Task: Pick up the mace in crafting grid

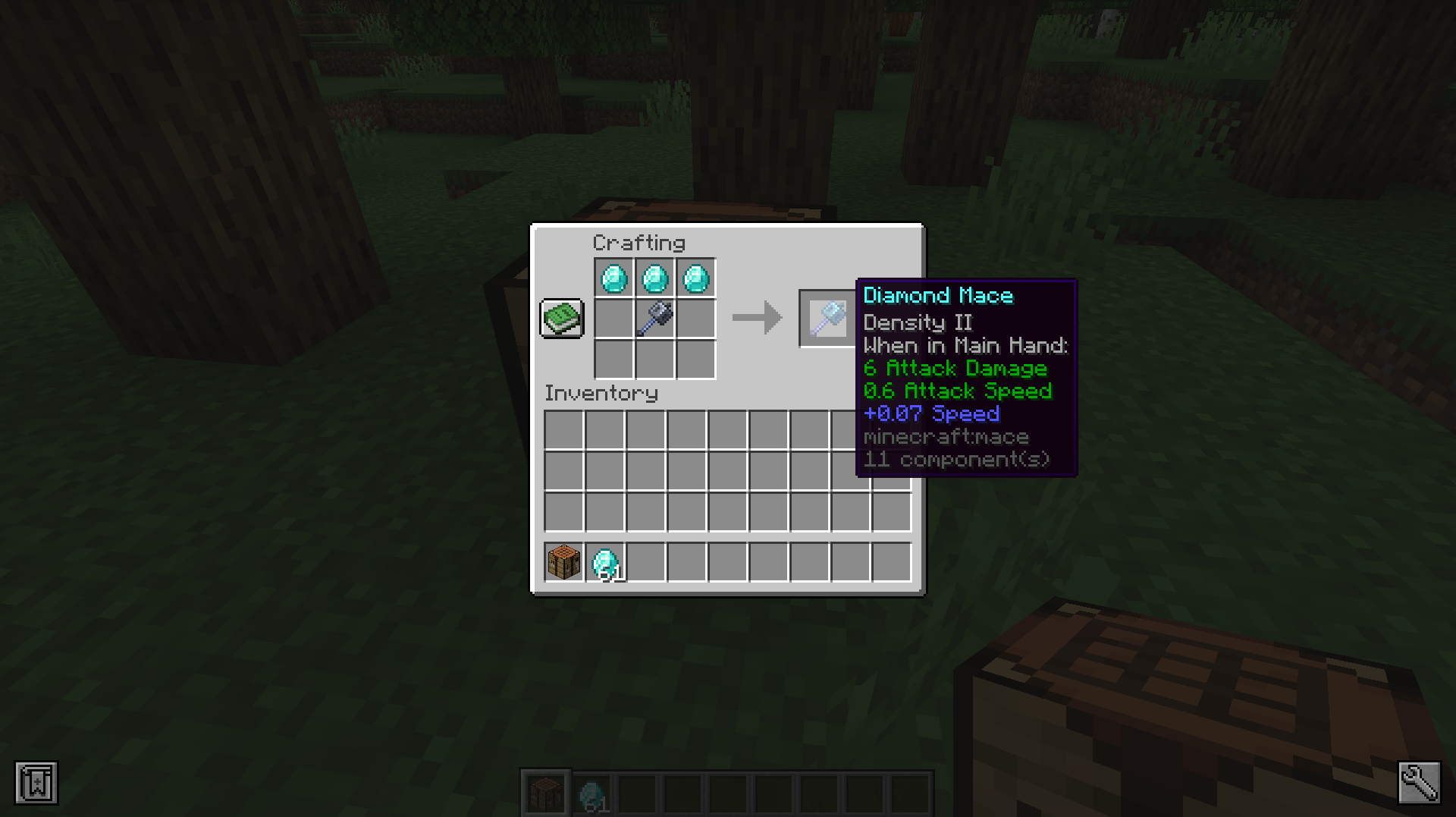Action: tap(655, 318)
